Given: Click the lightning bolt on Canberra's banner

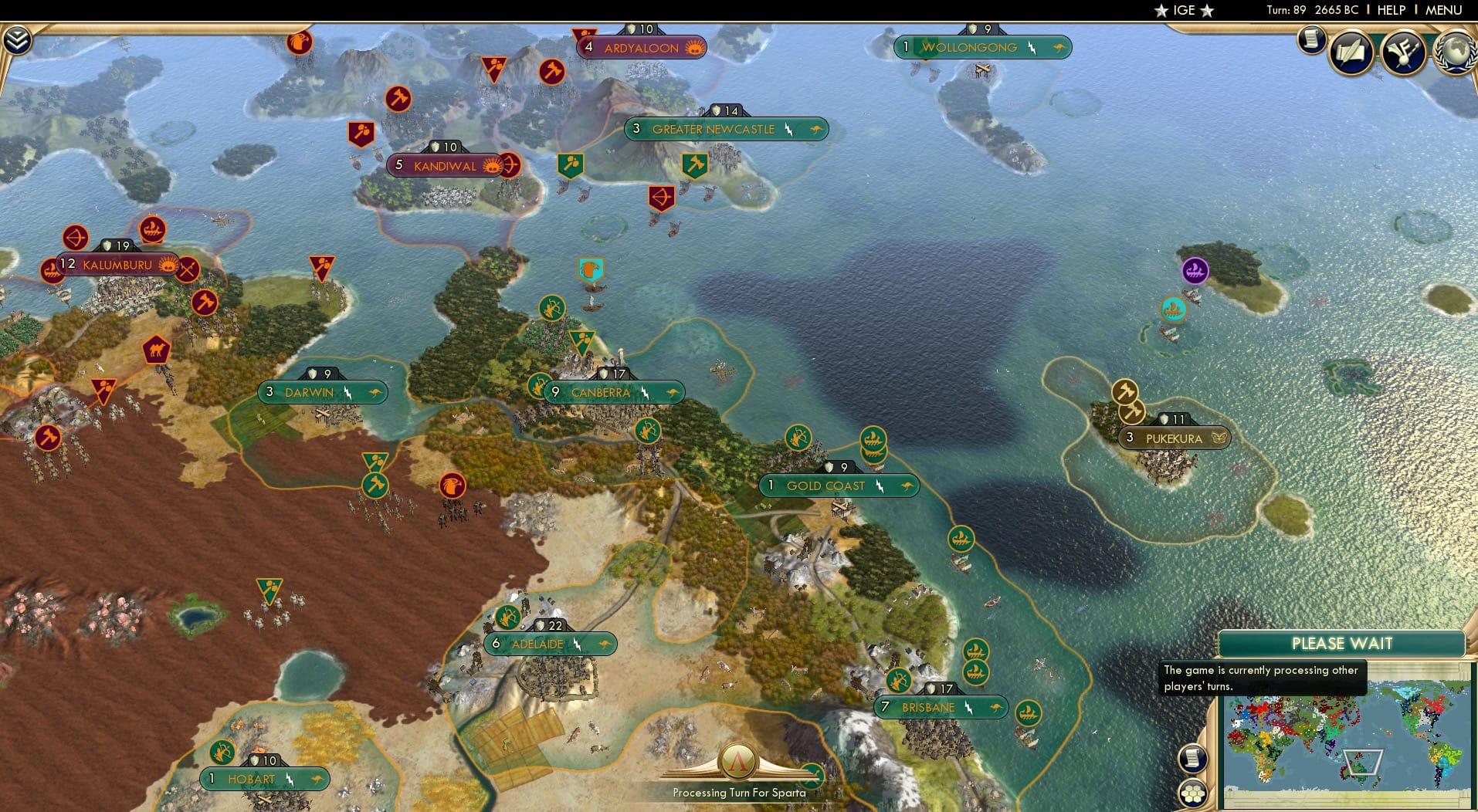Looking at the screenshot, I should [644, 391].
